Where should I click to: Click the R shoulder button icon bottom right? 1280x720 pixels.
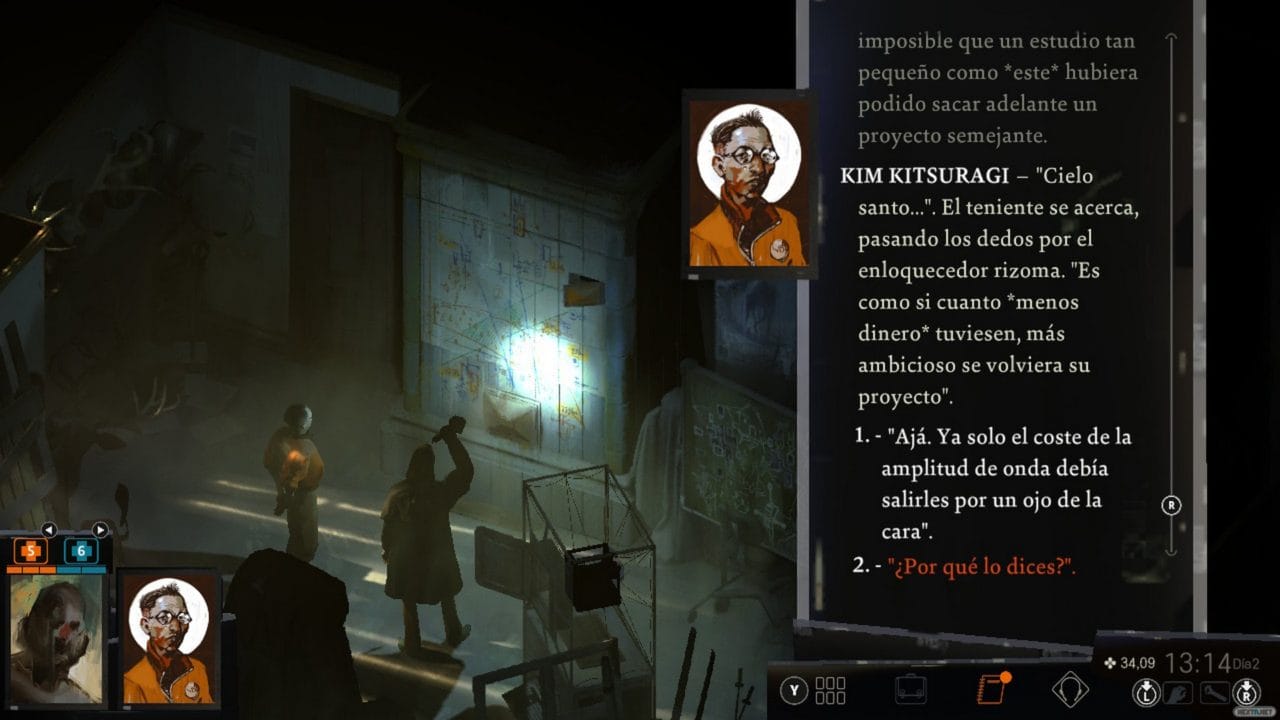coord(1245,691)
